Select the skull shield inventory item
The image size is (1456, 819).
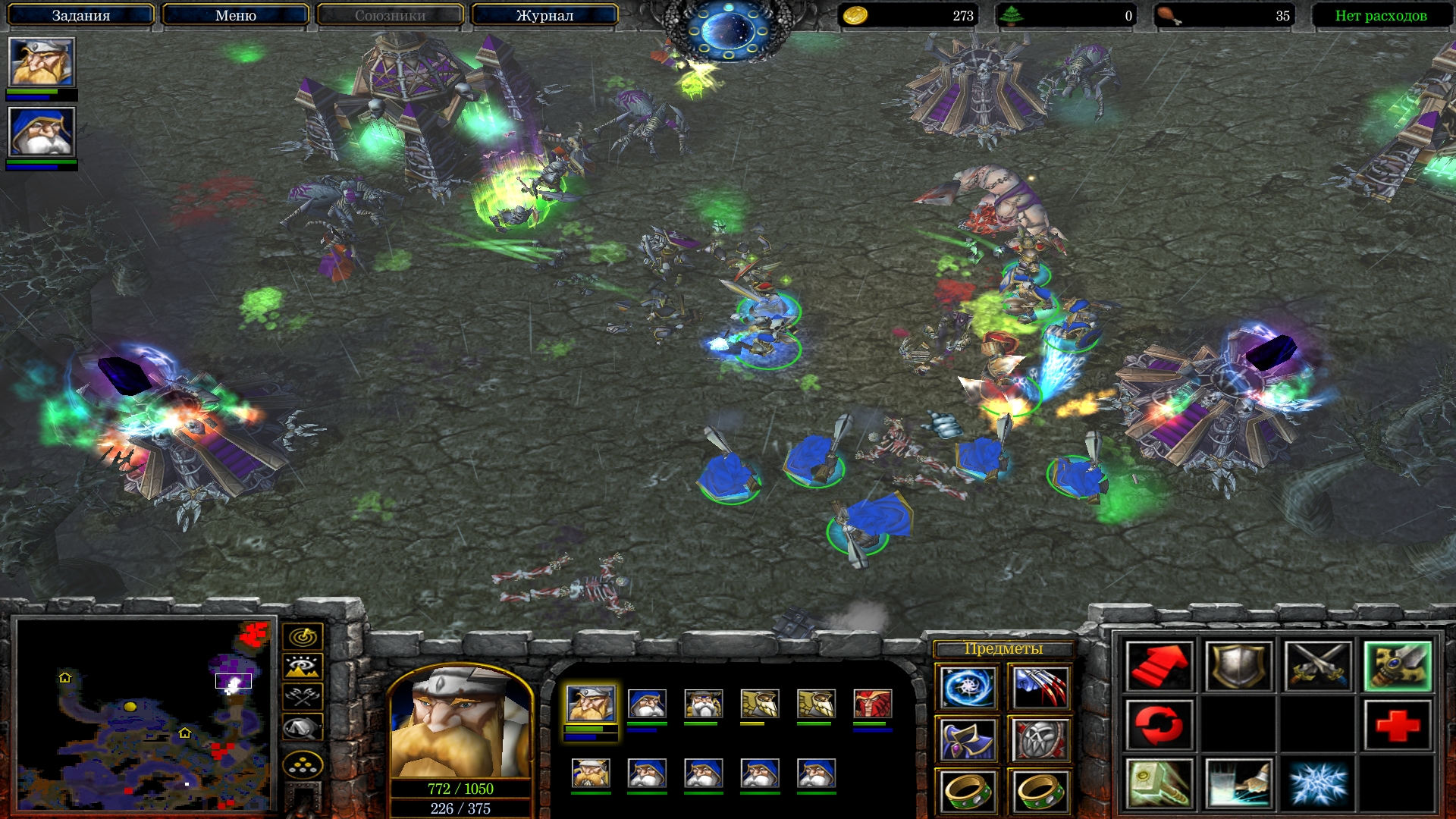[1040, 739]
